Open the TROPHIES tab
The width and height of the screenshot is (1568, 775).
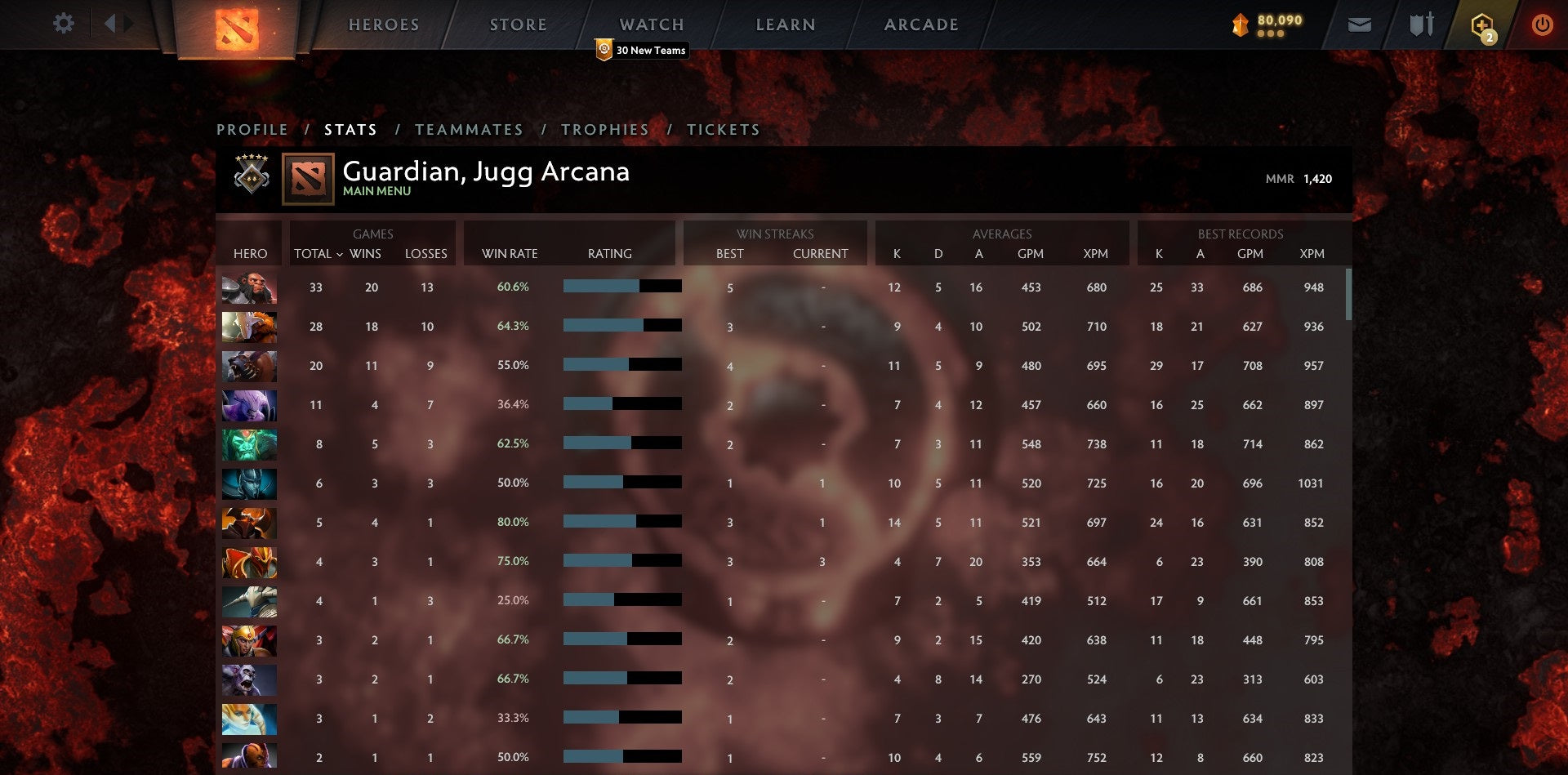point(605,129)
